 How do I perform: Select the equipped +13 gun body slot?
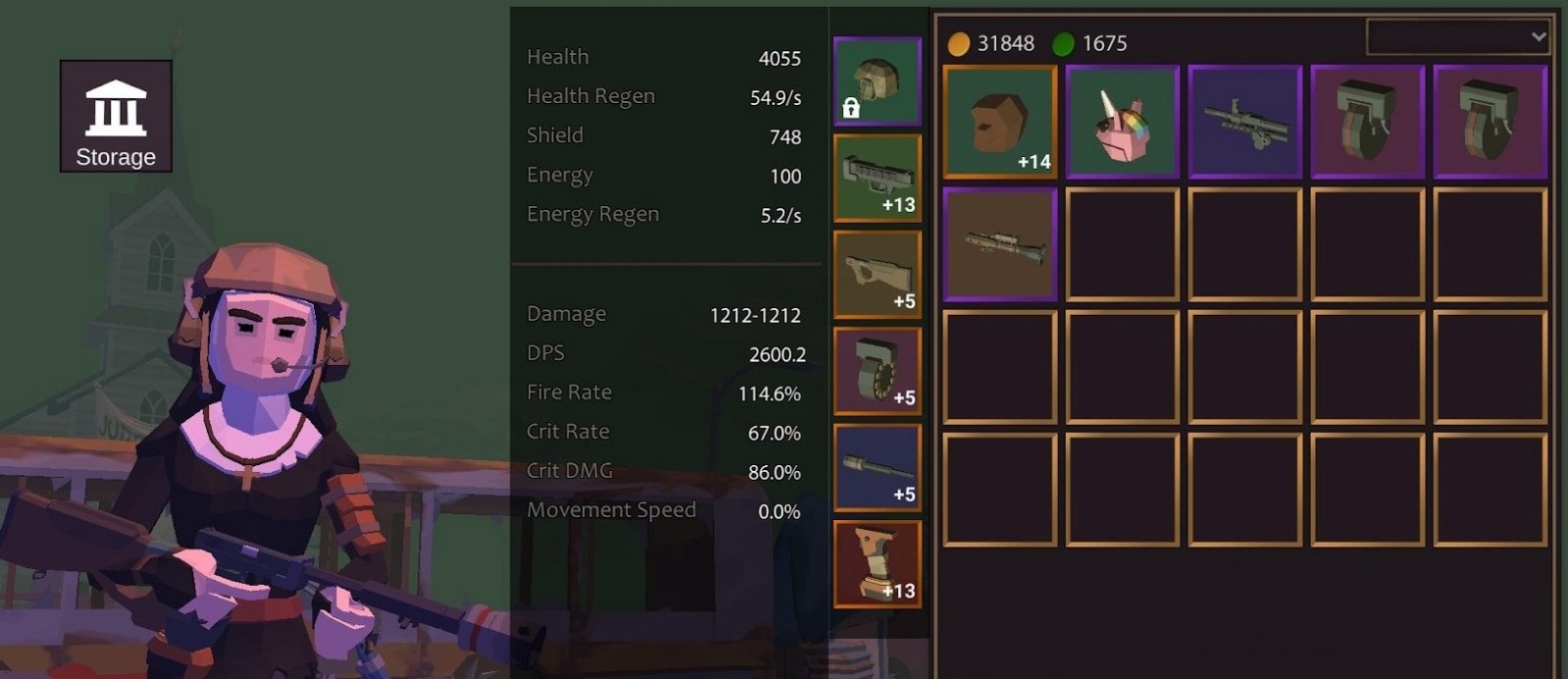pos(877,178)
